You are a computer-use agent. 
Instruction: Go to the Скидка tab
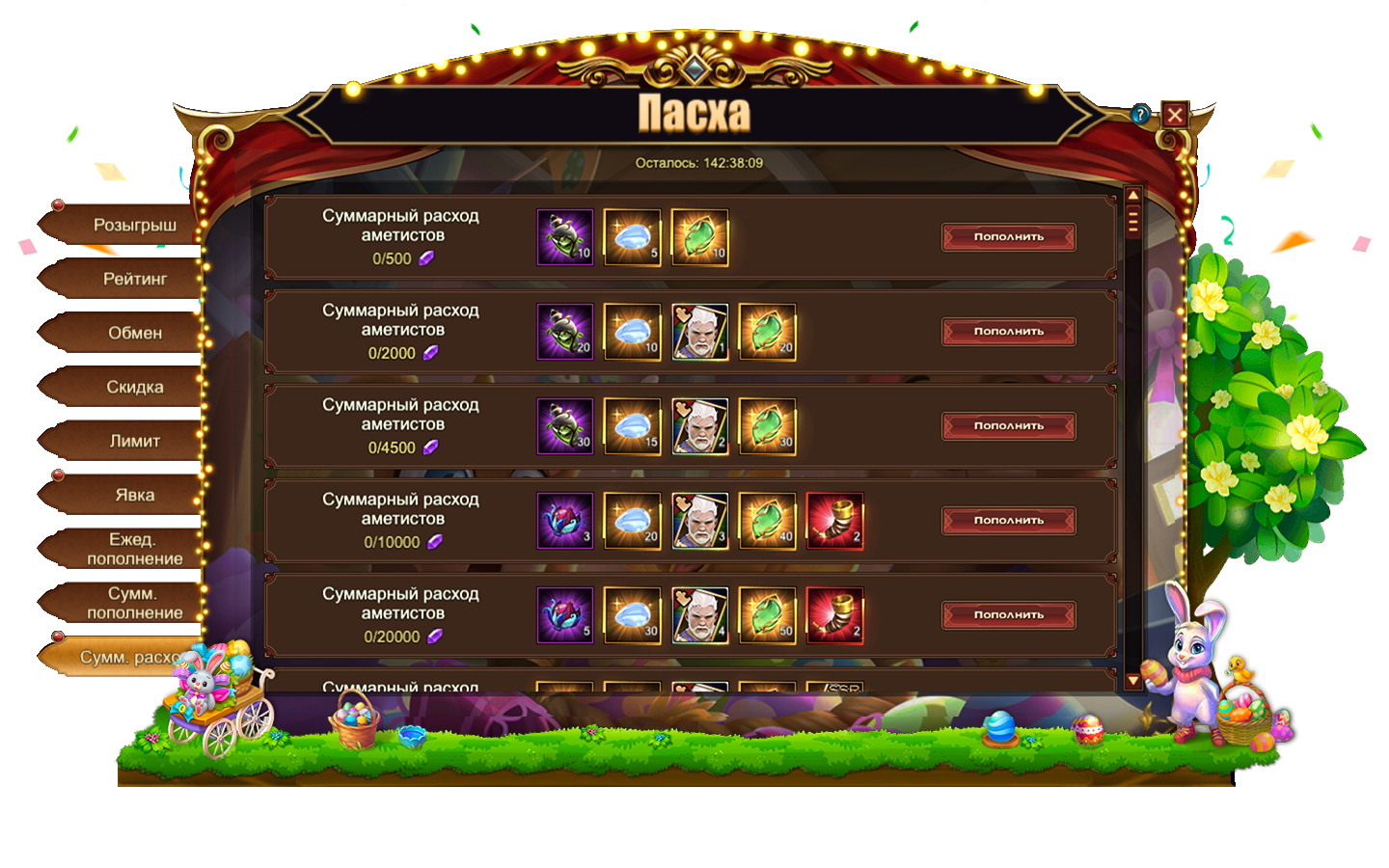tap(134, 388)
